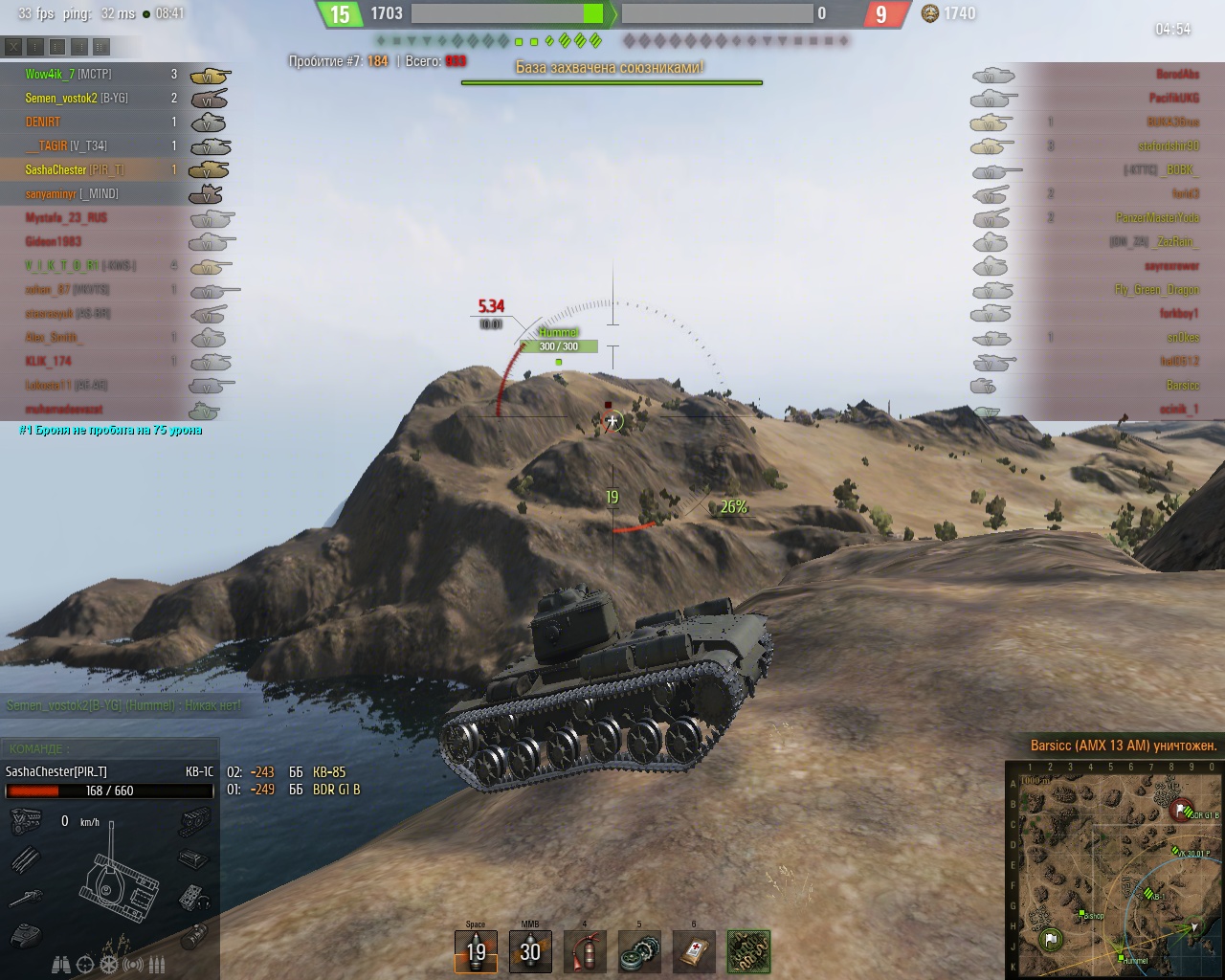1225x980 pixels.
Task: Activate the repair kit consumable
Action: coord(639,950)
